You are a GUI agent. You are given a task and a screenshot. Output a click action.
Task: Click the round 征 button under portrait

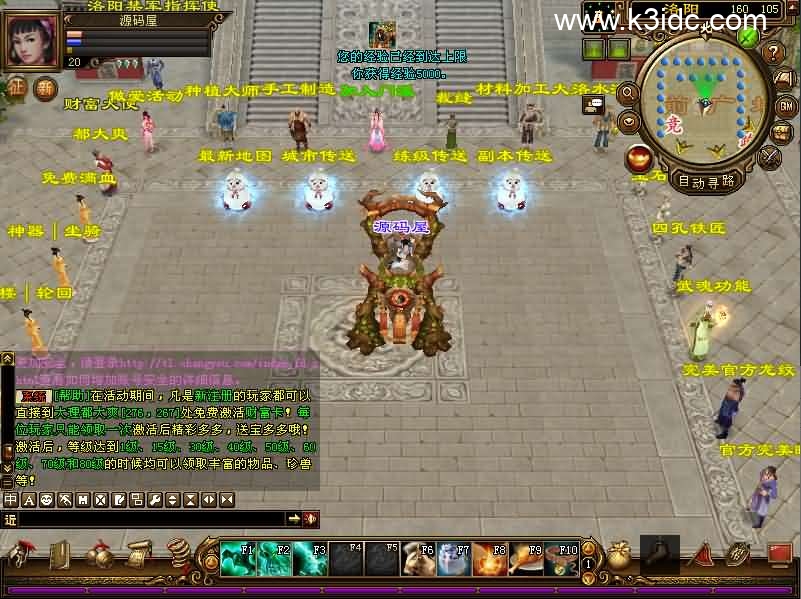[17, 88]
